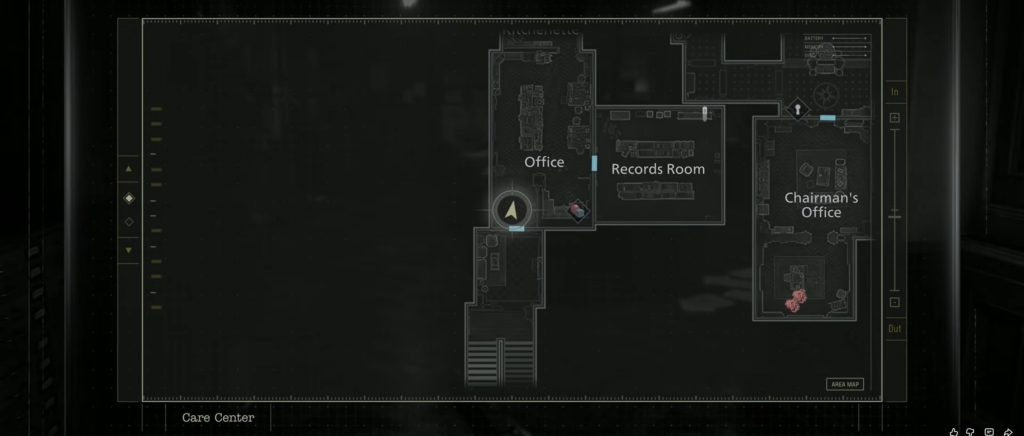
Task: Open the Area Map view
Action: [x=845, y=384]
